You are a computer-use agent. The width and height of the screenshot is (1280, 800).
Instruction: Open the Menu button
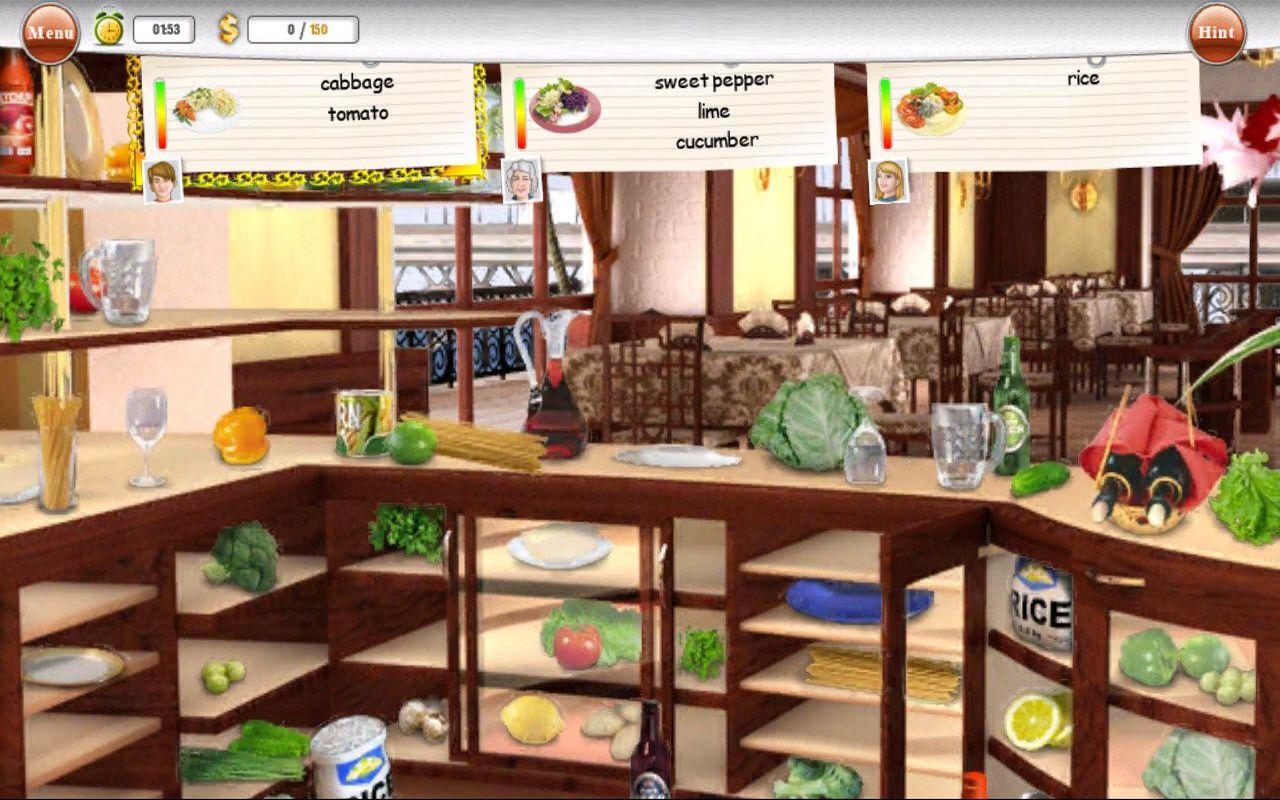tap(50, 32)
